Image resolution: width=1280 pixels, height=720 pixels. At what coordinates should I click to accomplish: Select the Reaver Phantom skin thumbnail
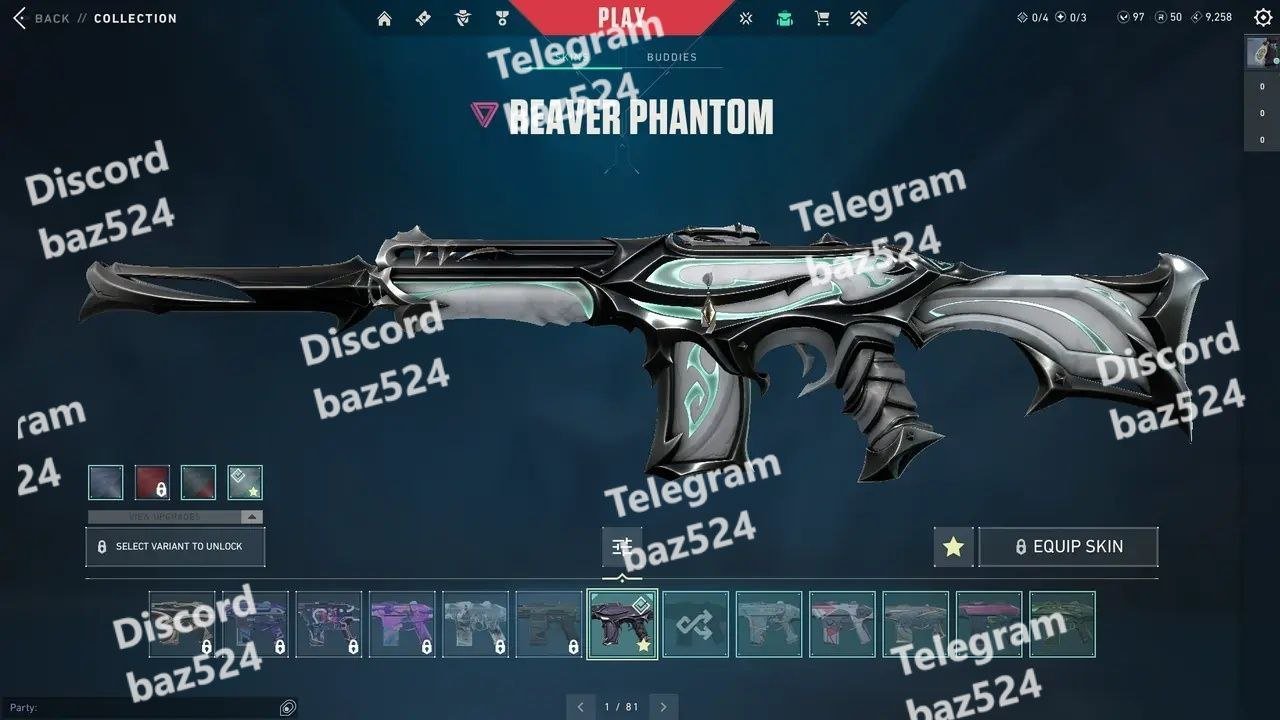(x=622, y=624)
